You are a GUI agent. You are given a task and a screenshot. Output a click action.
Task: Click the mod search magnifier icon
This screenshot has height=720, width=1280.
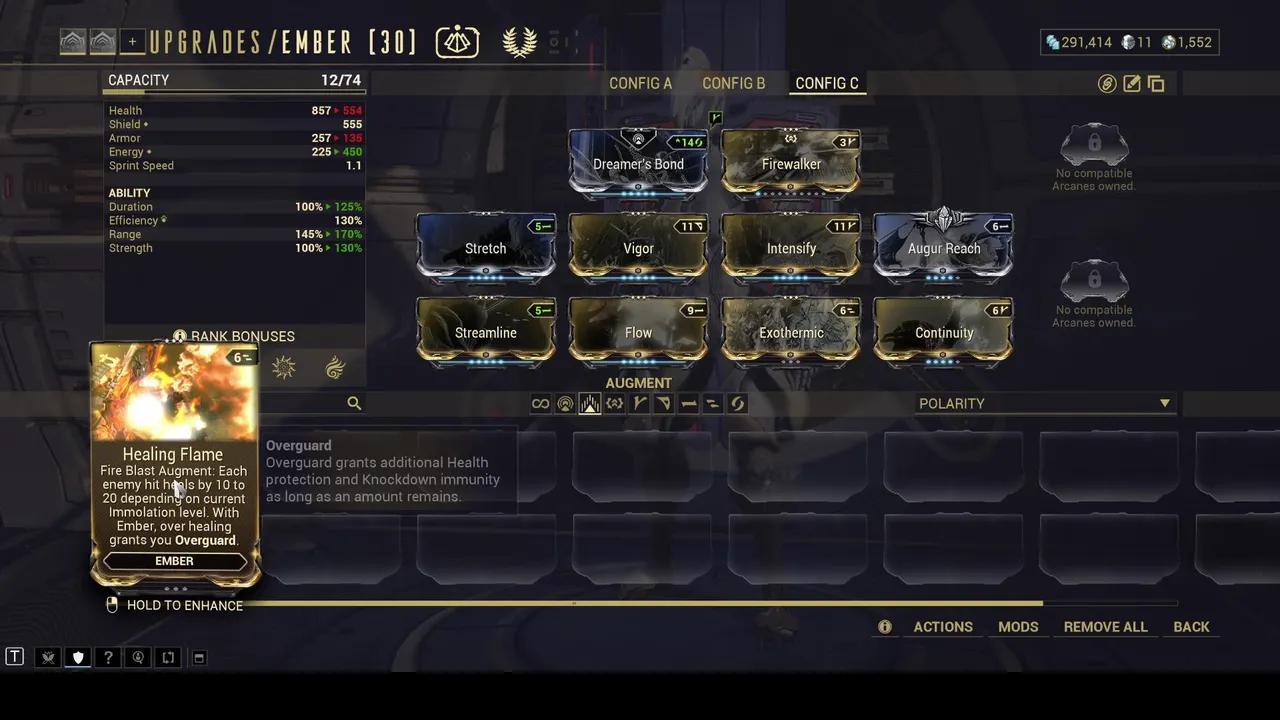tap(354, 403)
